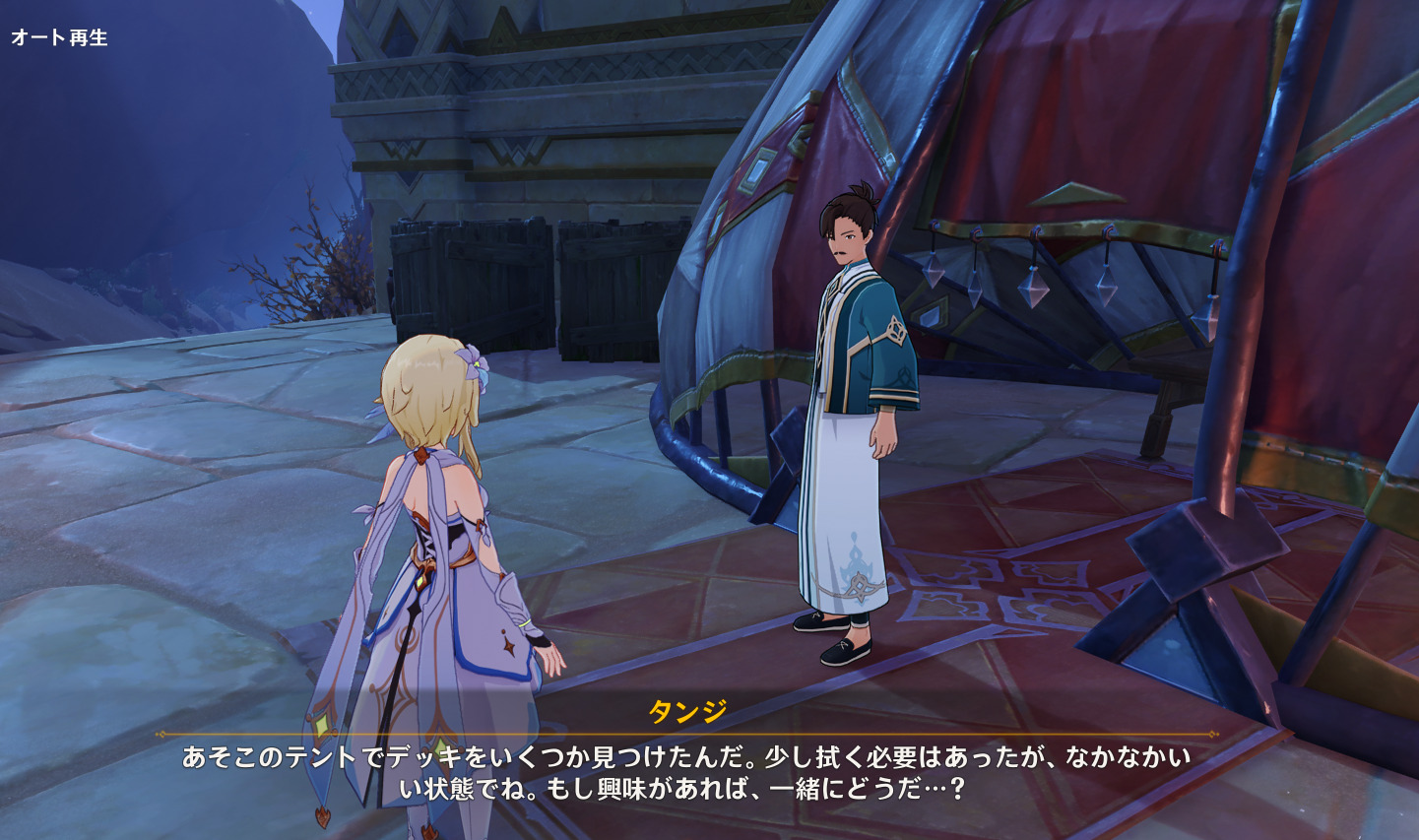
Task: Toggle the オート再生 auto-play button
Action: coord(59,37)
